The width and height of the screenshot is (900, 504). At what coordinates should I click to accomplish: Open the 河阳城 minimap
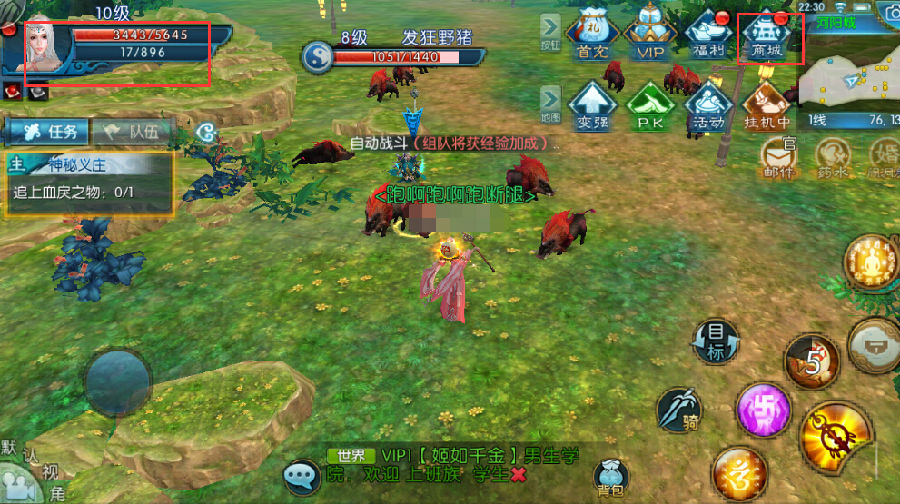(x=848, y=66)
